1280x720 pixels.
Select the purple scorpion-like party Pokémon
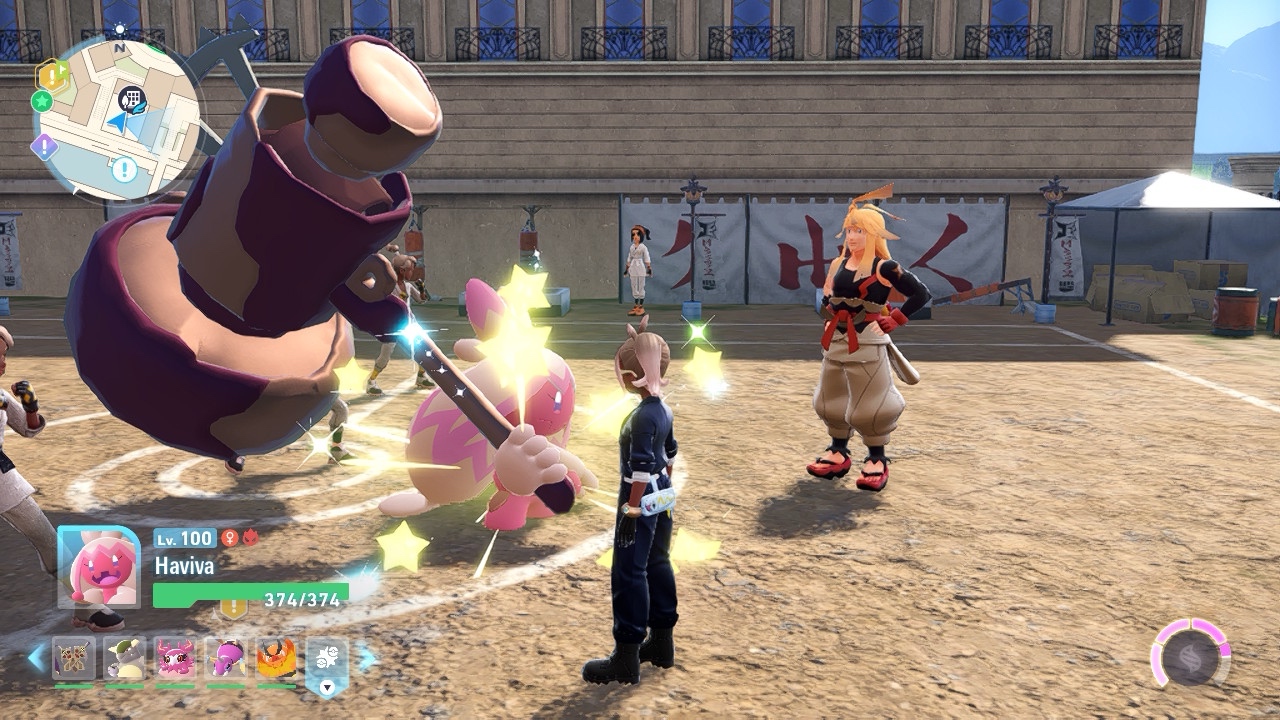point(226,658)
